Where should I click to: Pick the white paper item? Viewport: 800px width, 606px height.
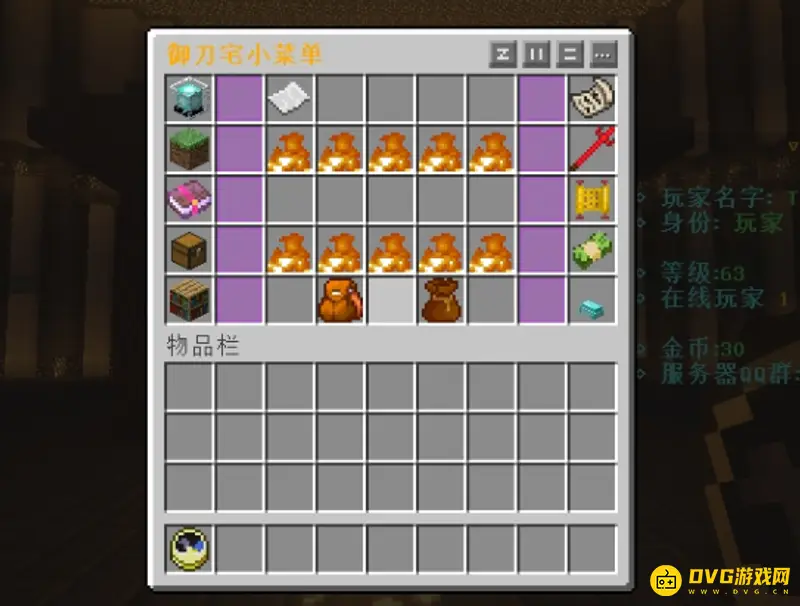290,98
